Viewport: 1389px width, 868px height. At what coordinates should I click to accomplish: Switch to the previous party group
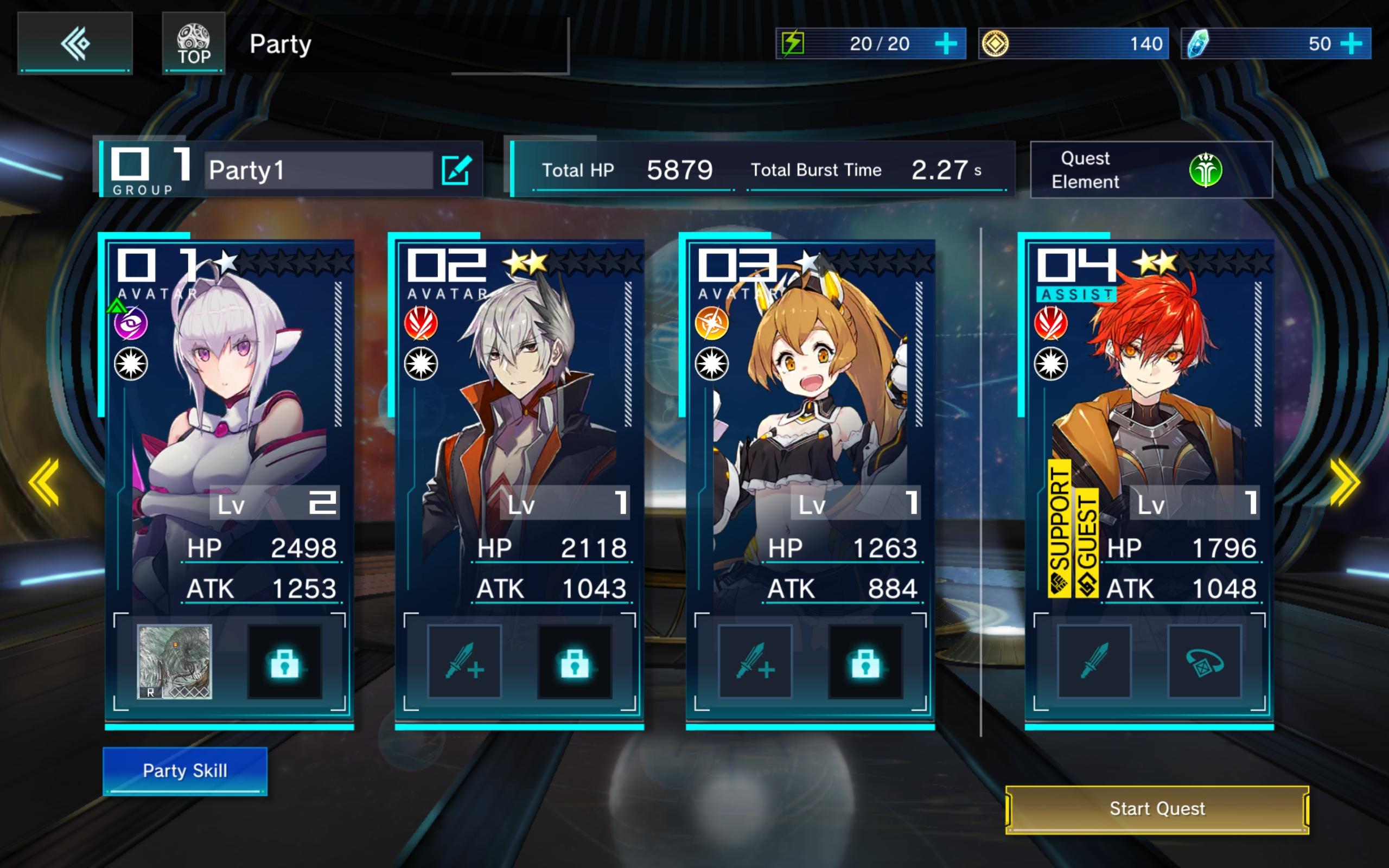[x=44, y=482]
